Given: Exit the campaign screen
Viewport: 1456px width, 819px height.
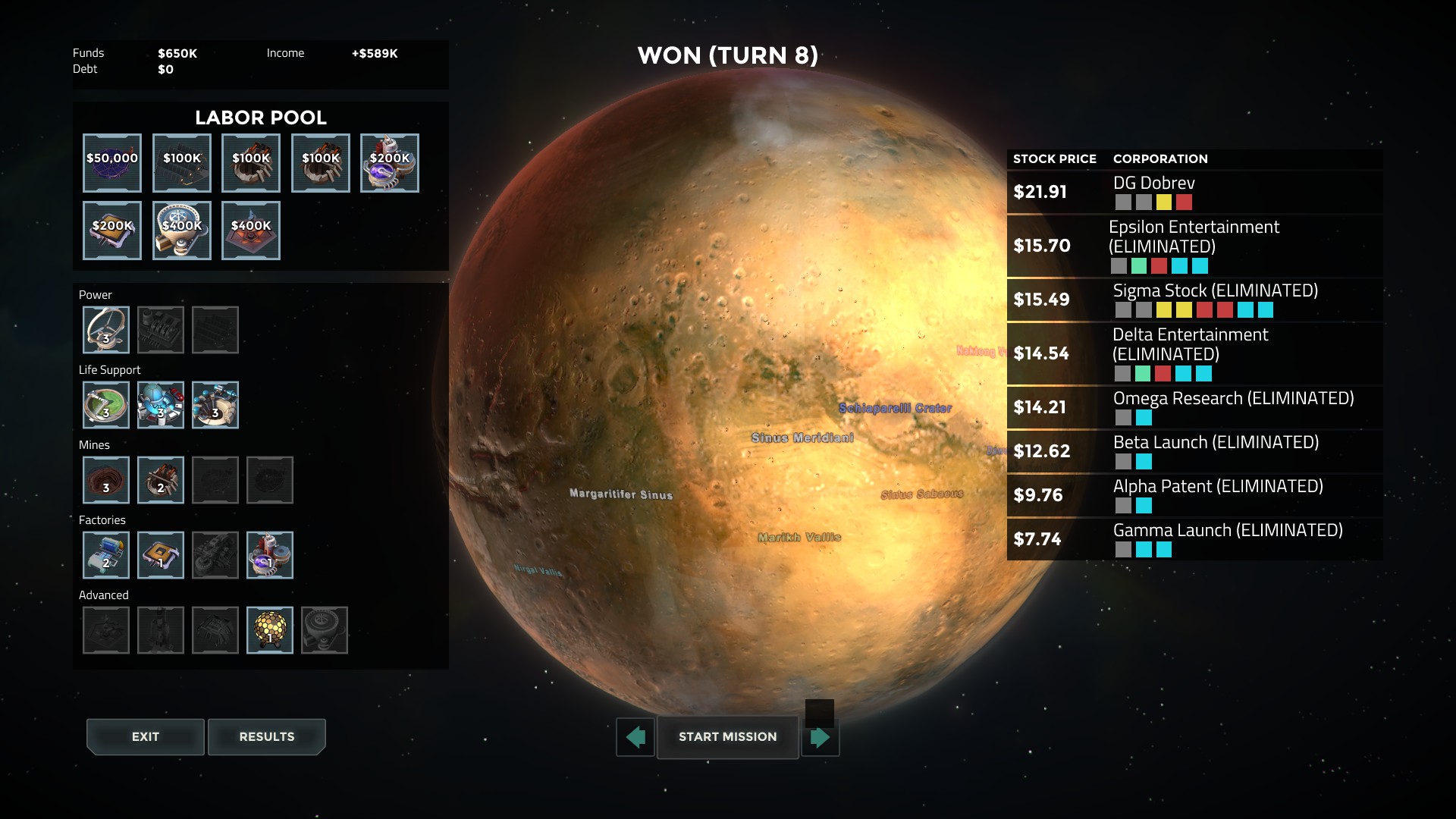Looking at the screenshot, I should [145, 736].
